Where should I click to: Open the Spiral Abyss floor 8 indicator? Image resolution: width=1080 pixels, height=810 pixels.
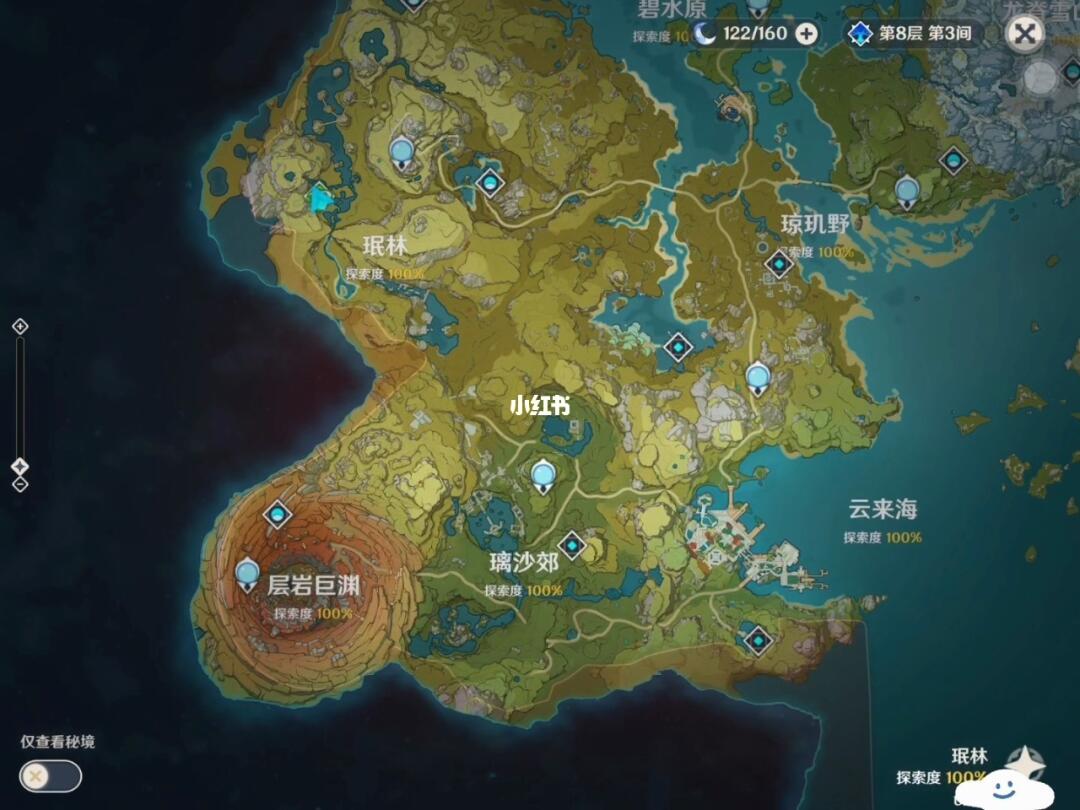[910, 34]
